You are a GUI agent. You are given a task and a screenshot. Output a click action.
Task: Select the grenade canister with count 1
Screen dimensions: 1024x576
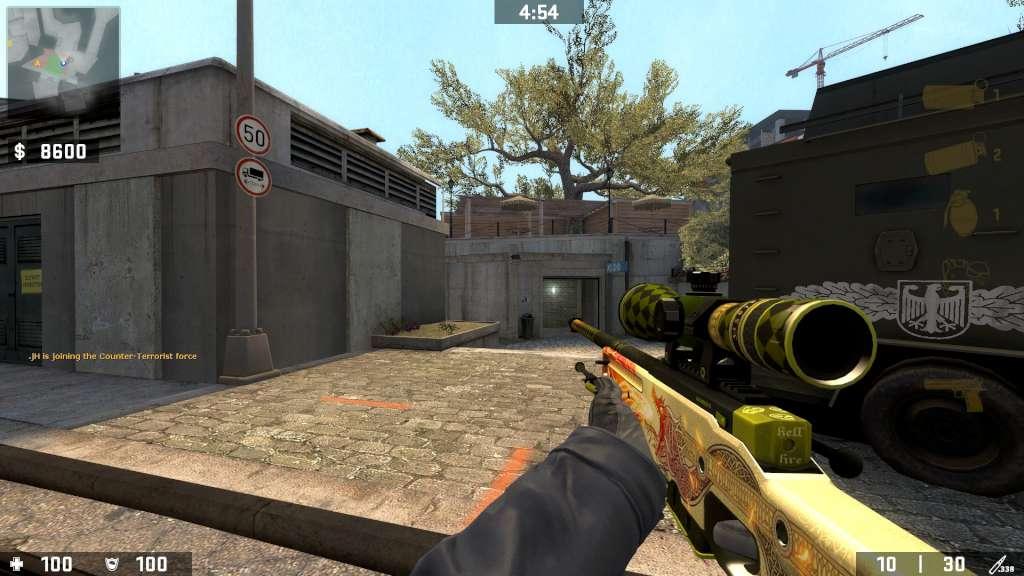[953, 96]
